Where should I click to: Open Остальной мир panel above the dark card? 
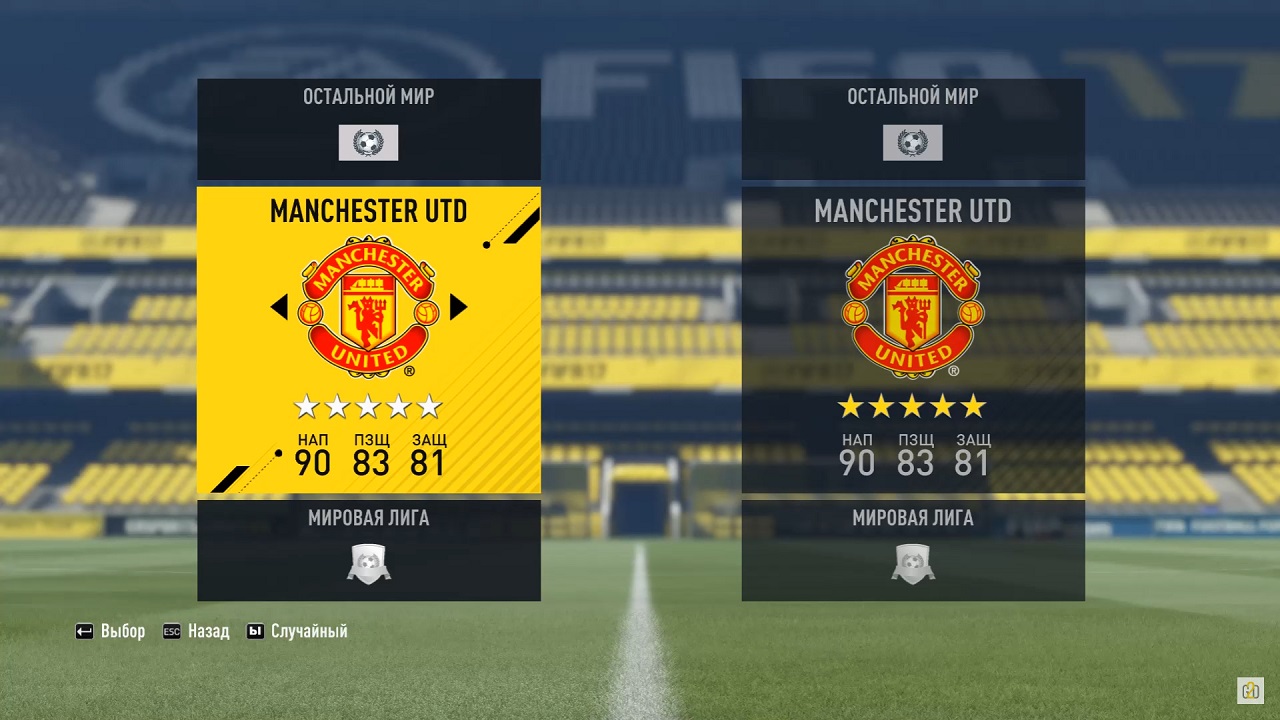[913, 129]
